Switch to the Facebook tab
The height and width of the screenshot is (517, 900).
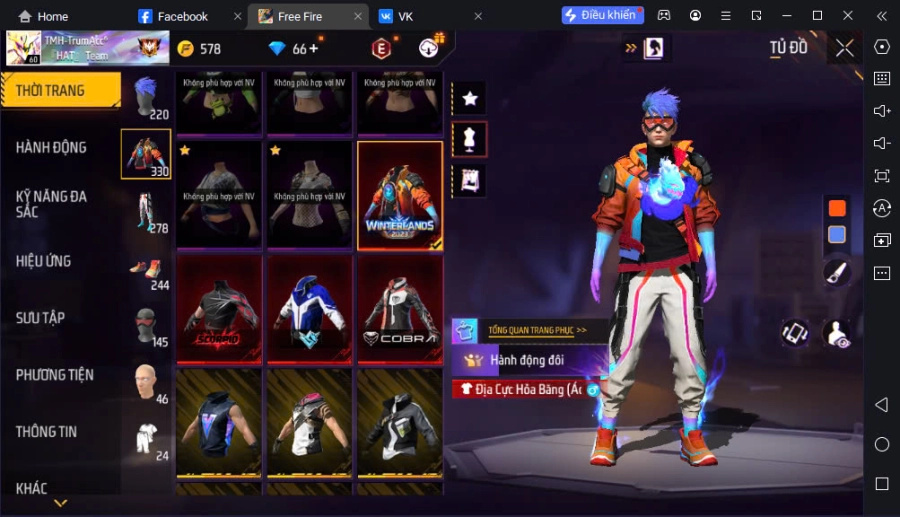click(x=182, y=16)
